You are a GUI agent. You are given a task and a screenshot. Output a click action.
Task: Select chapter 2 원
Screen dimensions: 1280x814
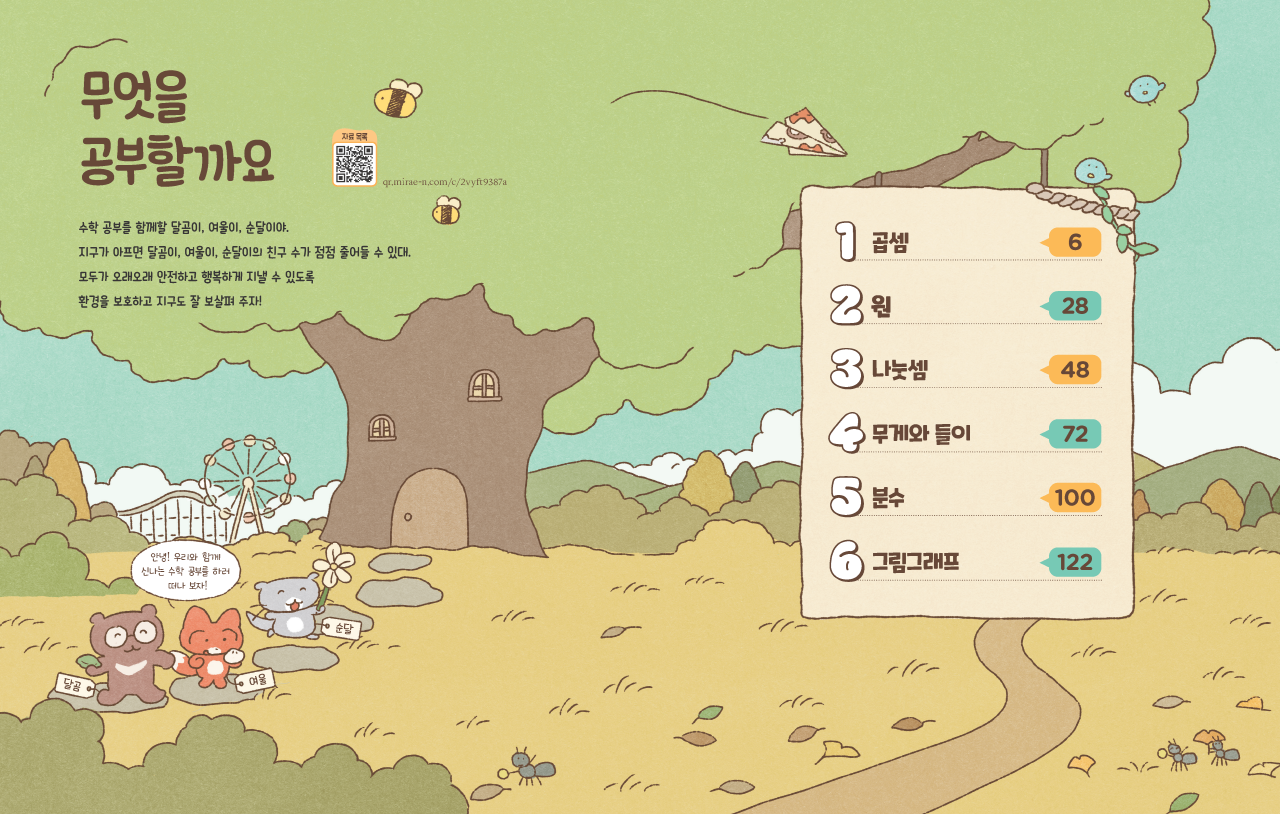881,306
